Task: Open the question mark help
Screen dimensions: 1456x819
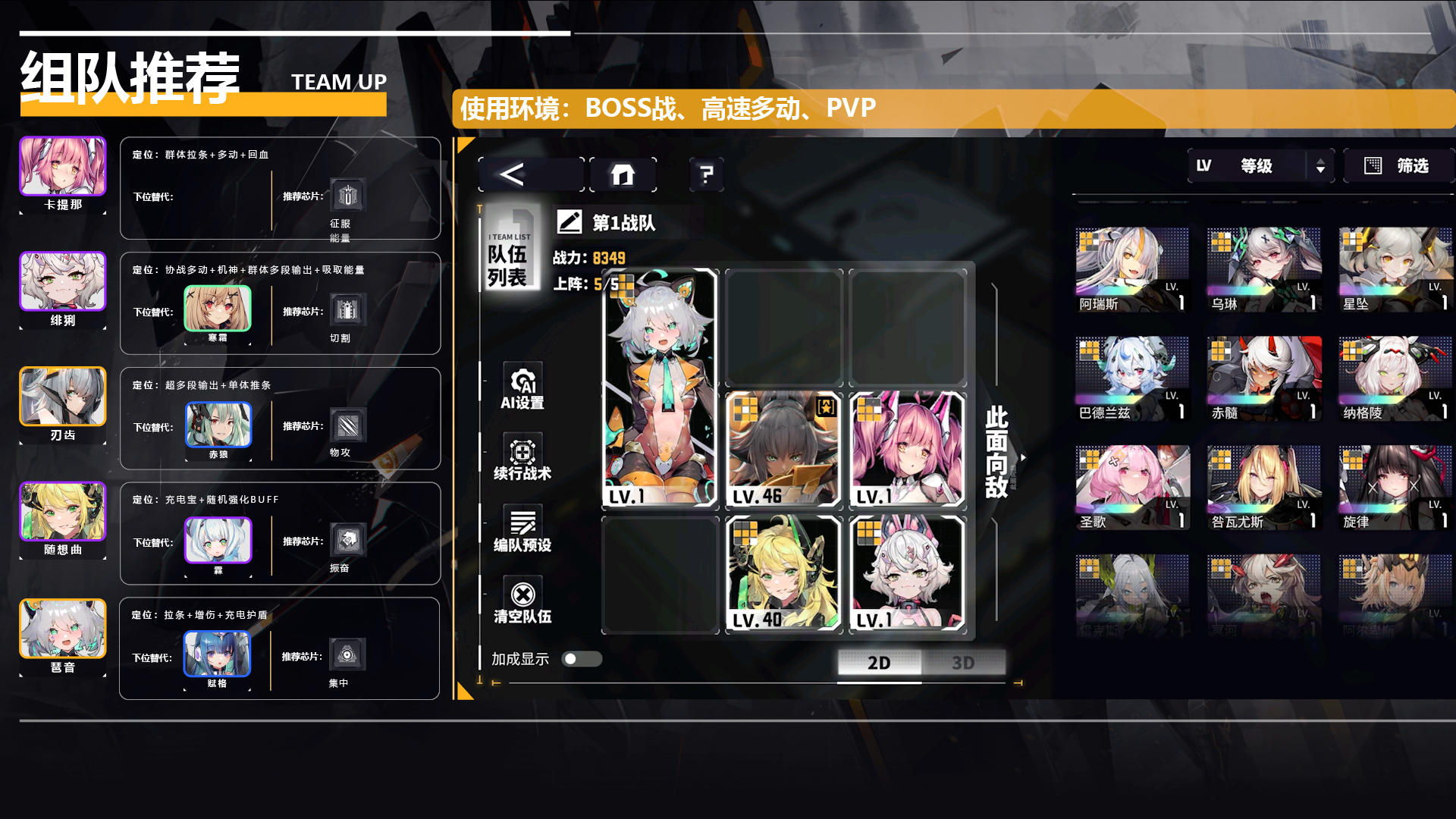Action: click(706, 175)
